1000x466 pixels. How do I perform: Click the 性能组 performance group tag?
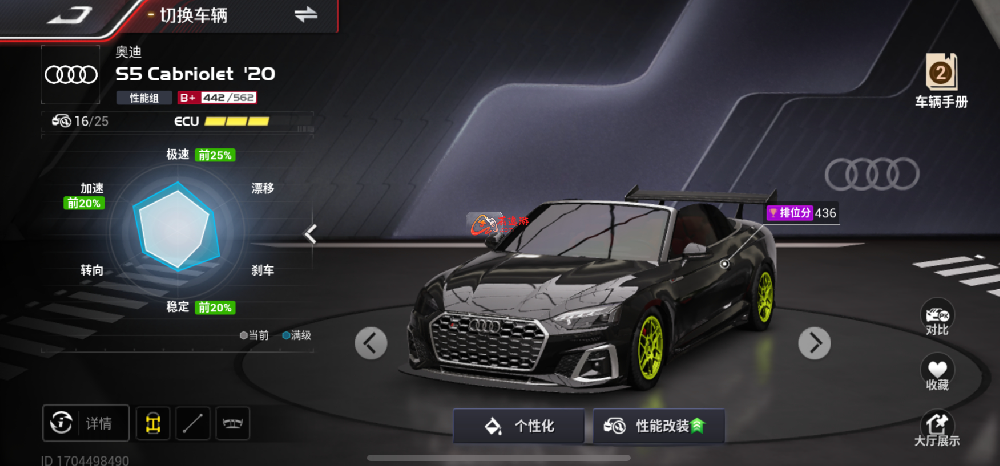[145, 97]
